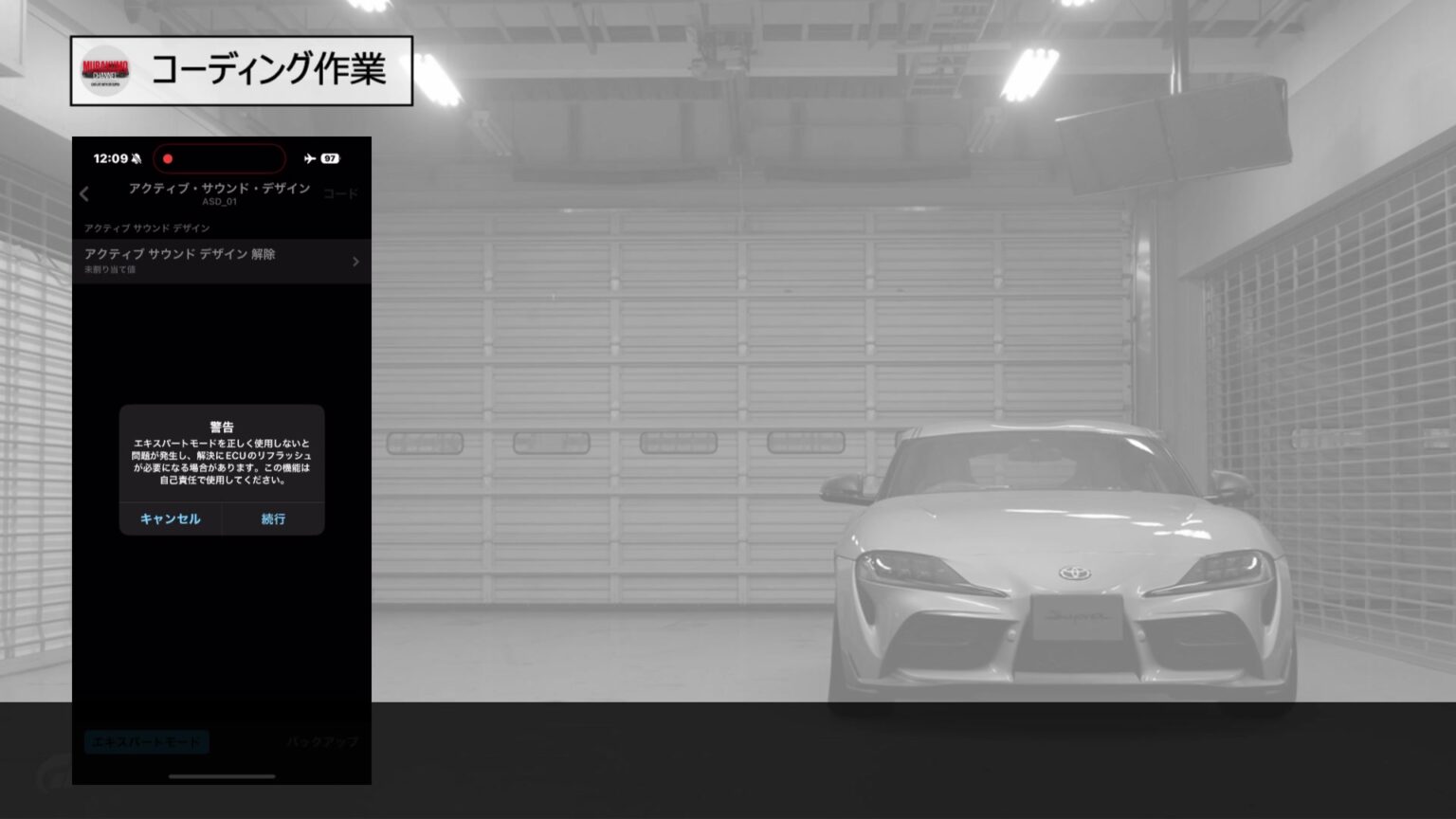Tap the battery indicator showing 97
This screenshot has width=1456, height=819.
[331, 158]
